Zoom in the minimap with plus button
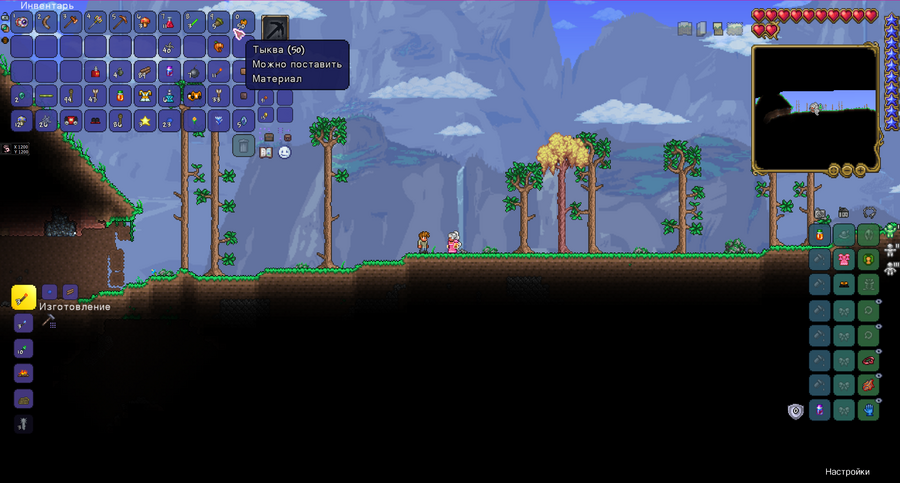 pyautogui.click(x=860, y=171)
